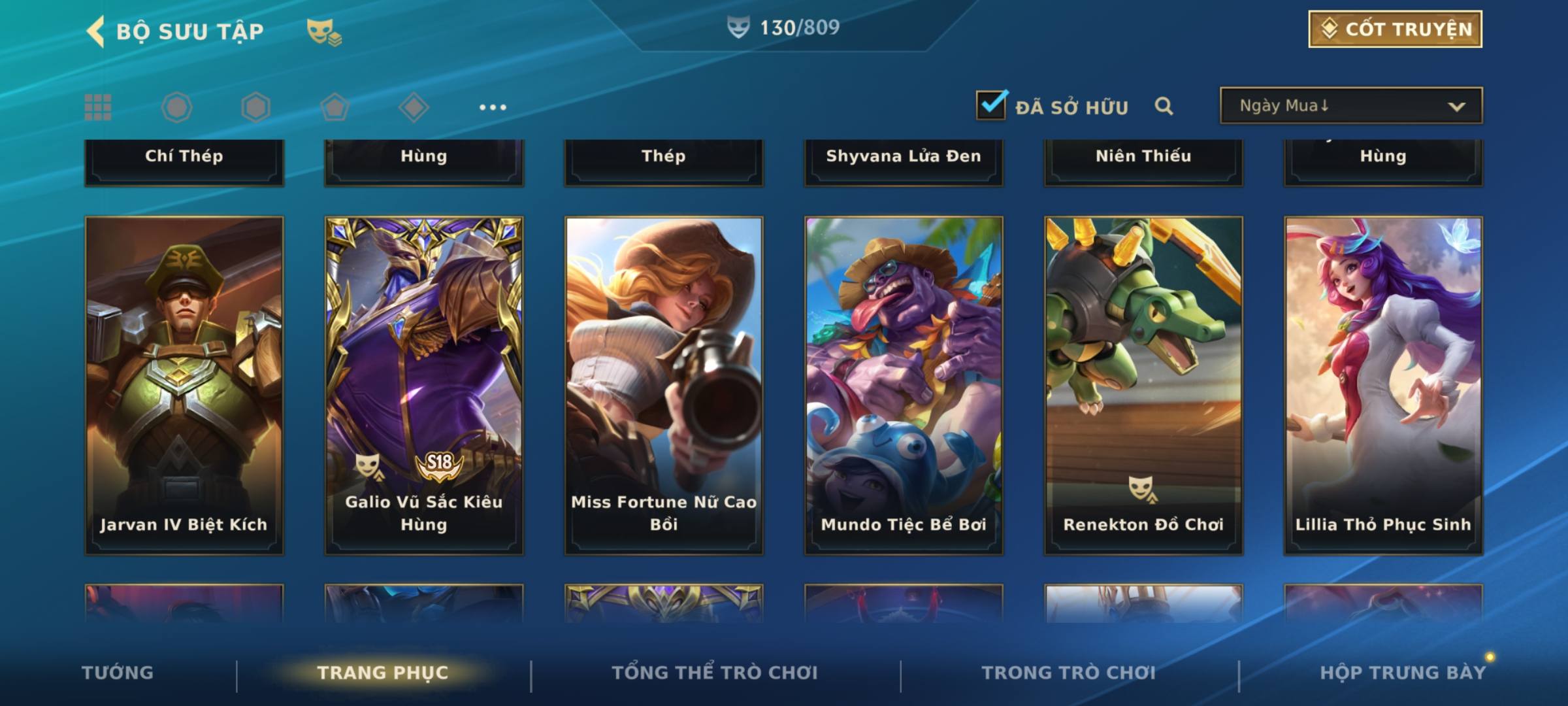Open Lillia Thỏ Phục Sinh skin
This screenshot has height=706, width=1568.
point(1383,386)
